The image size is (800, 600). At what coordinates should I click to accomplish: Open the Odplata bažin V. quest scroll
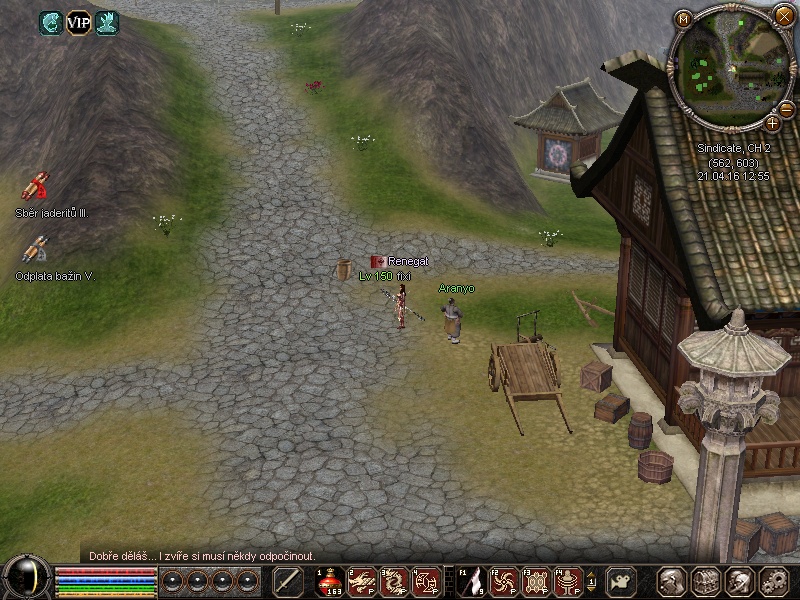[x=37, y=249]
